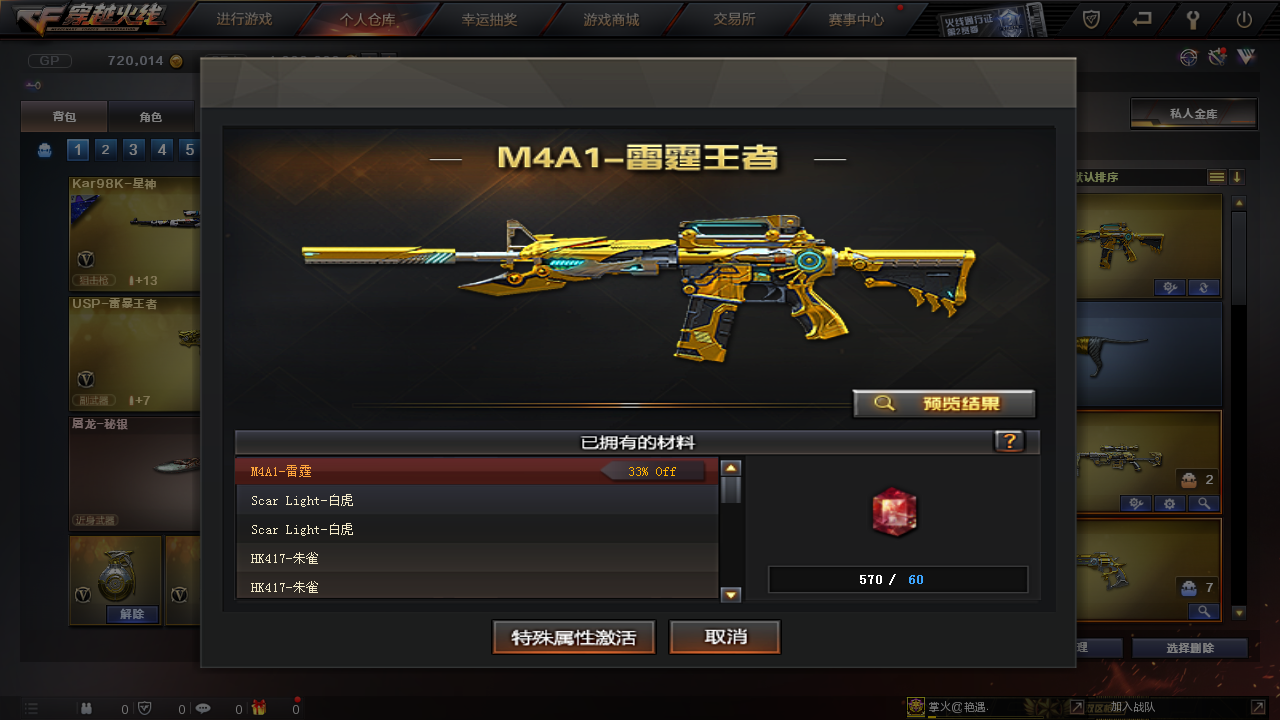The image size is (1280, 720).
Task: Open the 赛事中心 tournament center
Action: [856, 19]
